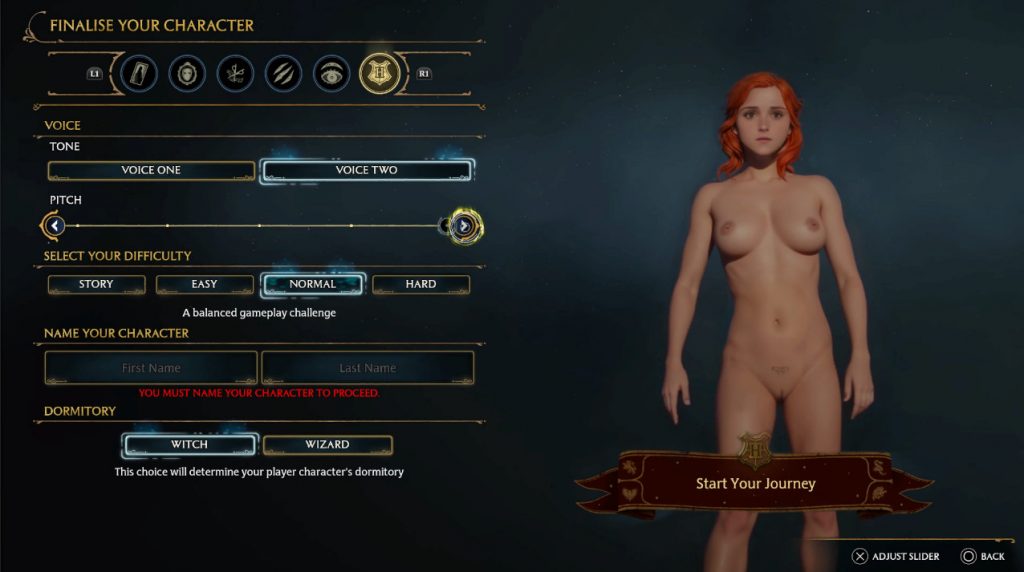Open the card-shaped presets tab
The image size is (1024, 572).
tap(139, 73)
